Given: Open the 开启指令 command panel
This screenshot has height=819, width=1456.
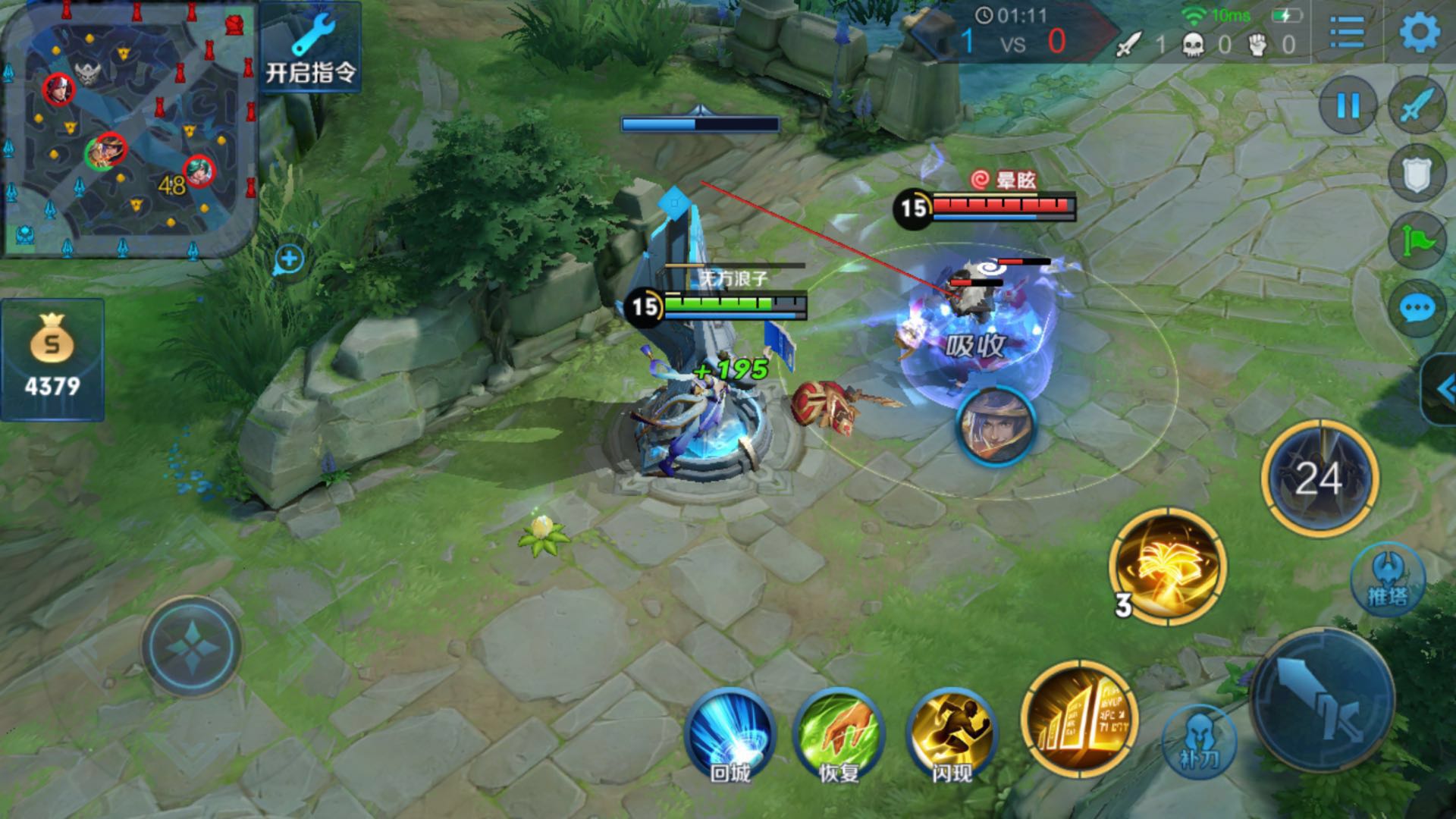Looking at the screenshot, I should (x=310, y=47).
